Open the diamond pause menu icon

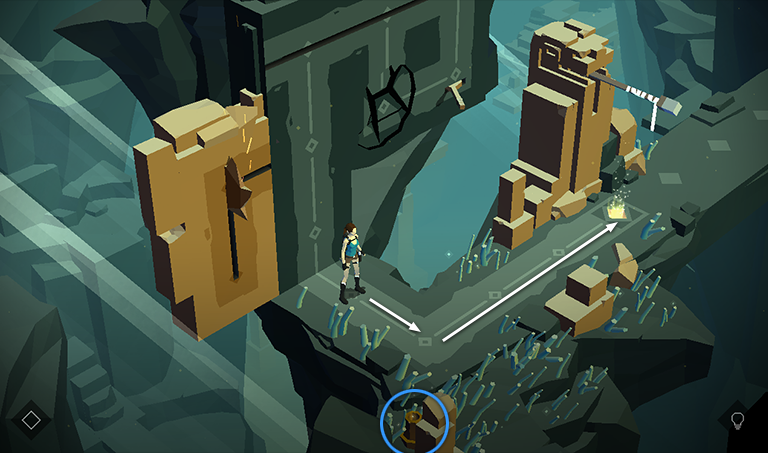[x=31, y=419]
